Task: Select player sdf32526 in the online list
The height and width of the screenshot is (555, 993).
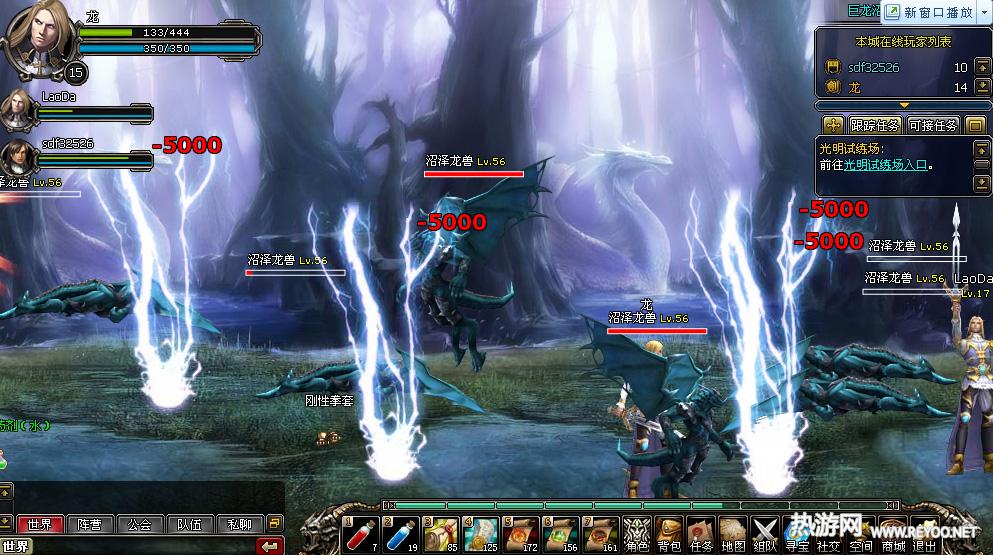Action: (x=874, y=68)
